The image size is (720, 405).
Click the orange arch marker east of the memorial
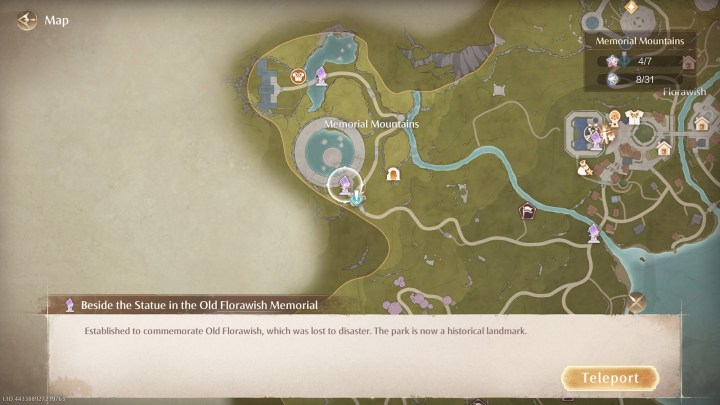[x=393, y=174]
